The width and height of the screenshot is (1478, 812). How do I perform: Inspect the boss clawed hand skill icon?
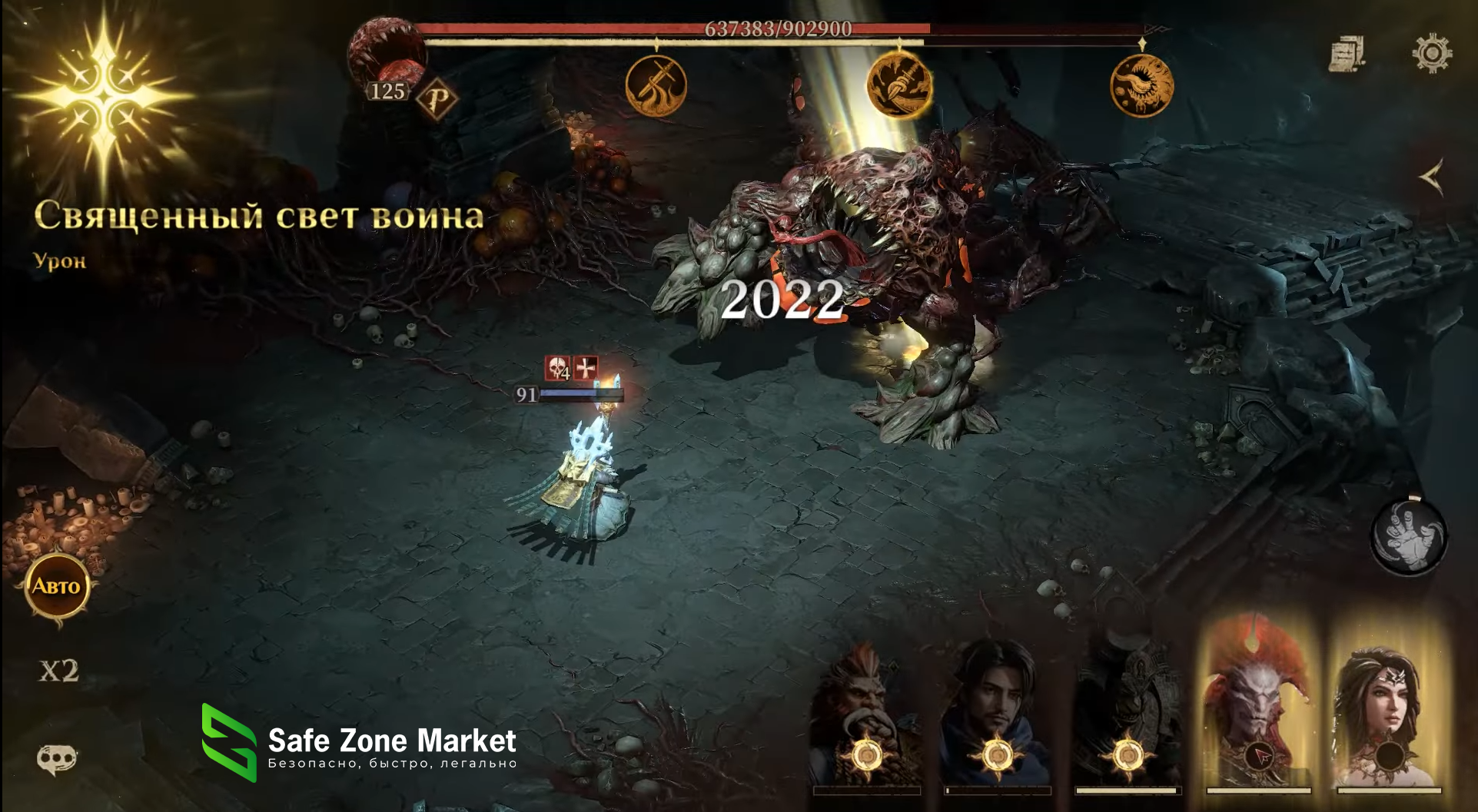coord(898,85)
